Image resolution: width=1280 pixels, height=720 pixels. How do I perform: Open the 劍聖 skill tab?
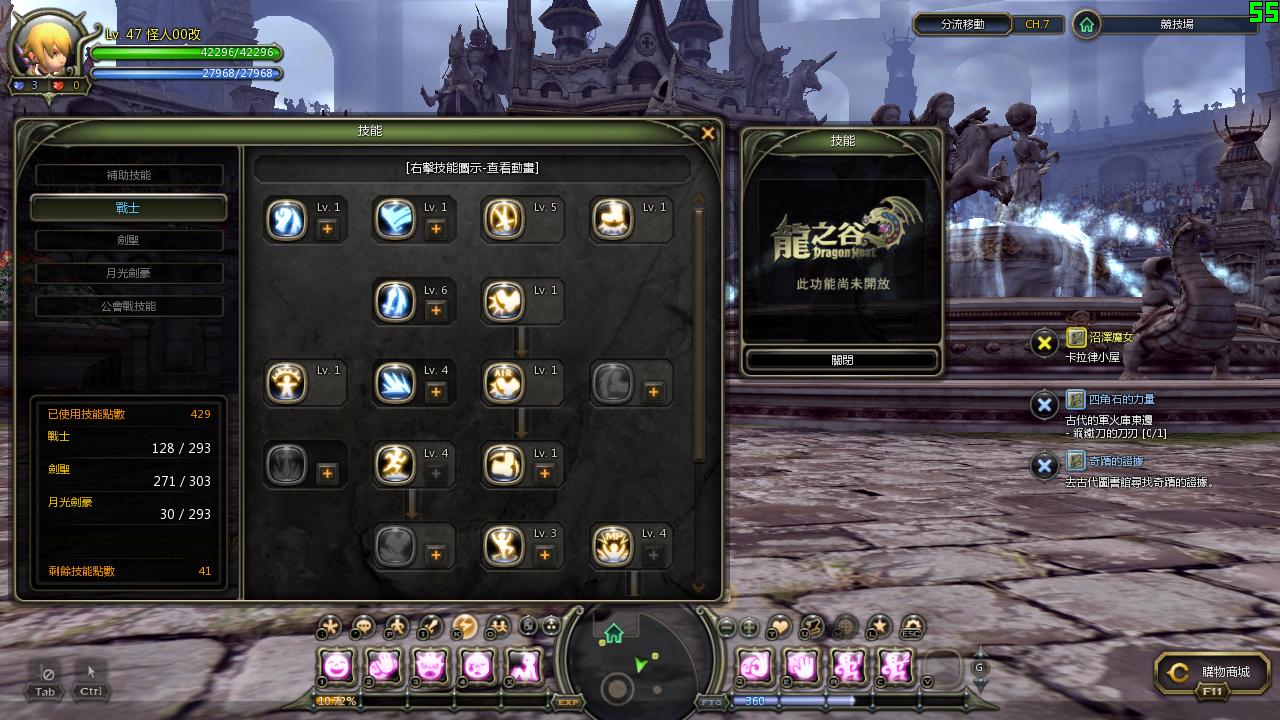[x=129, y=240]
